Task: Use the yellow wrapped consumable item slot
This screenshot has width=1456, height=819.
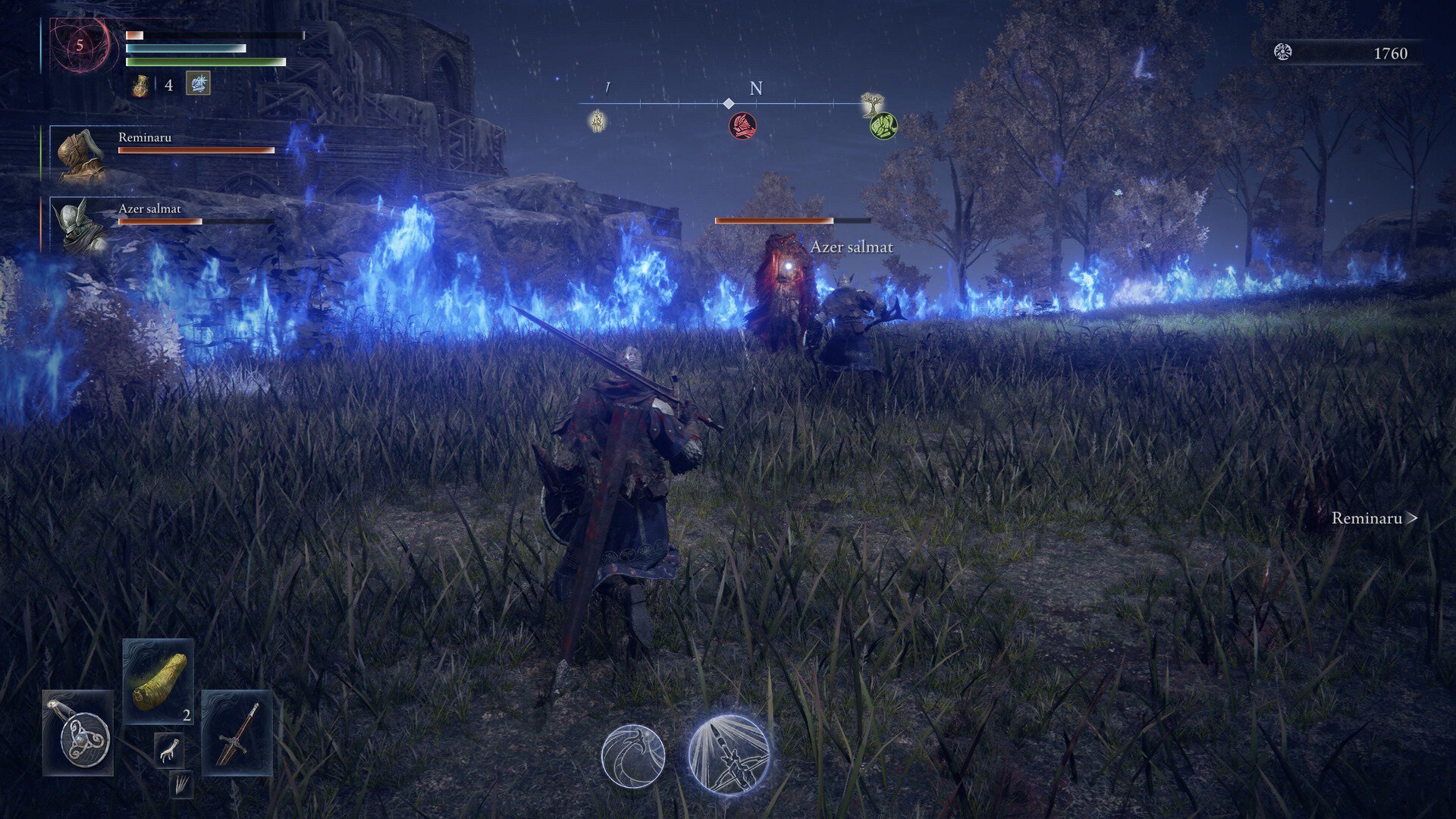Action: (158, 680)
